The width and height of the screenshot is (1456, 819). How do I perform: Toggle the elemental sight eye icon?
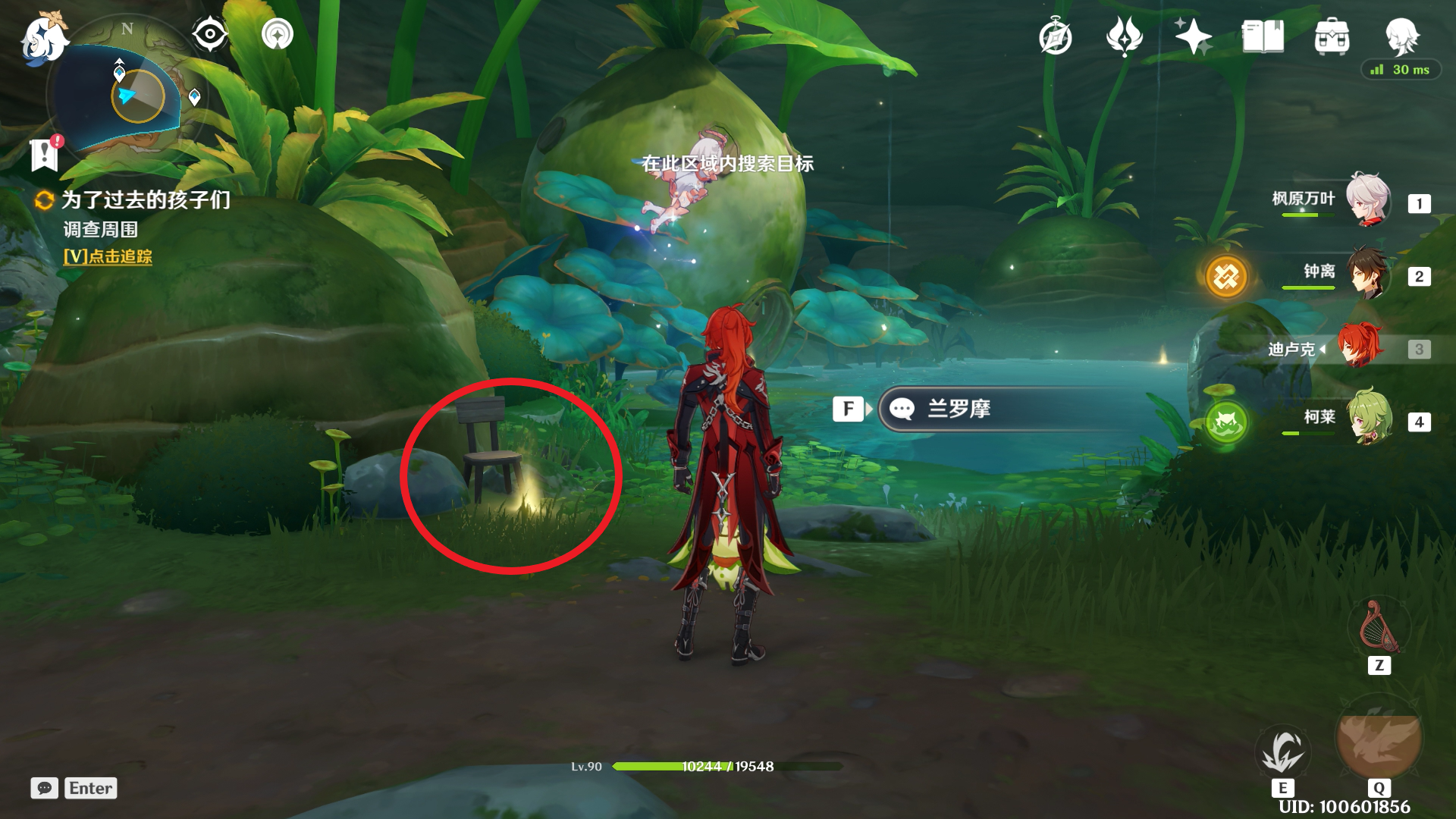[x=209, y=34]
